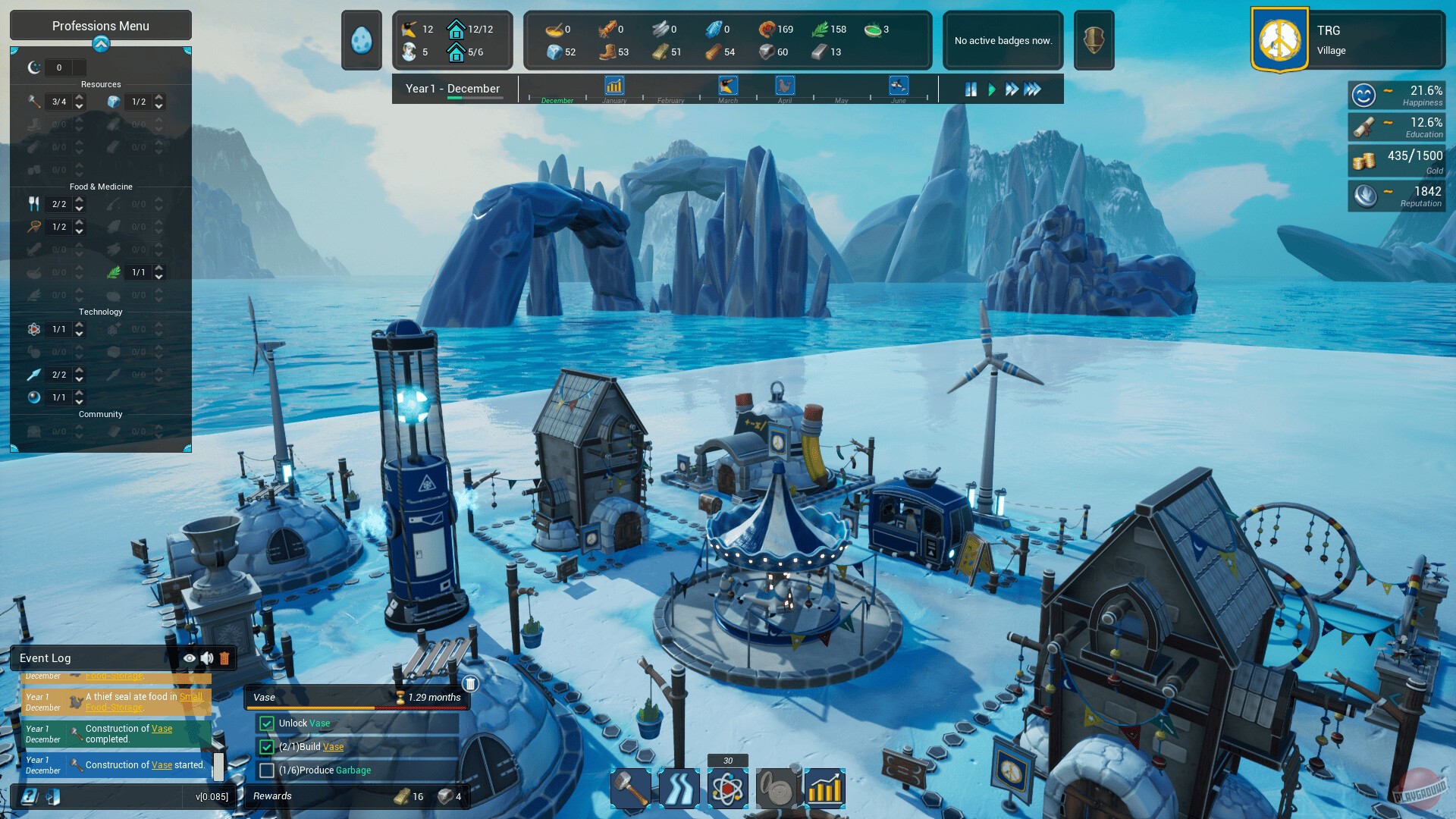This screenshot has width=1456, height=819.
Task: Open the Roads construction tool
Action: pyautogui.click(x=679, y=788)
